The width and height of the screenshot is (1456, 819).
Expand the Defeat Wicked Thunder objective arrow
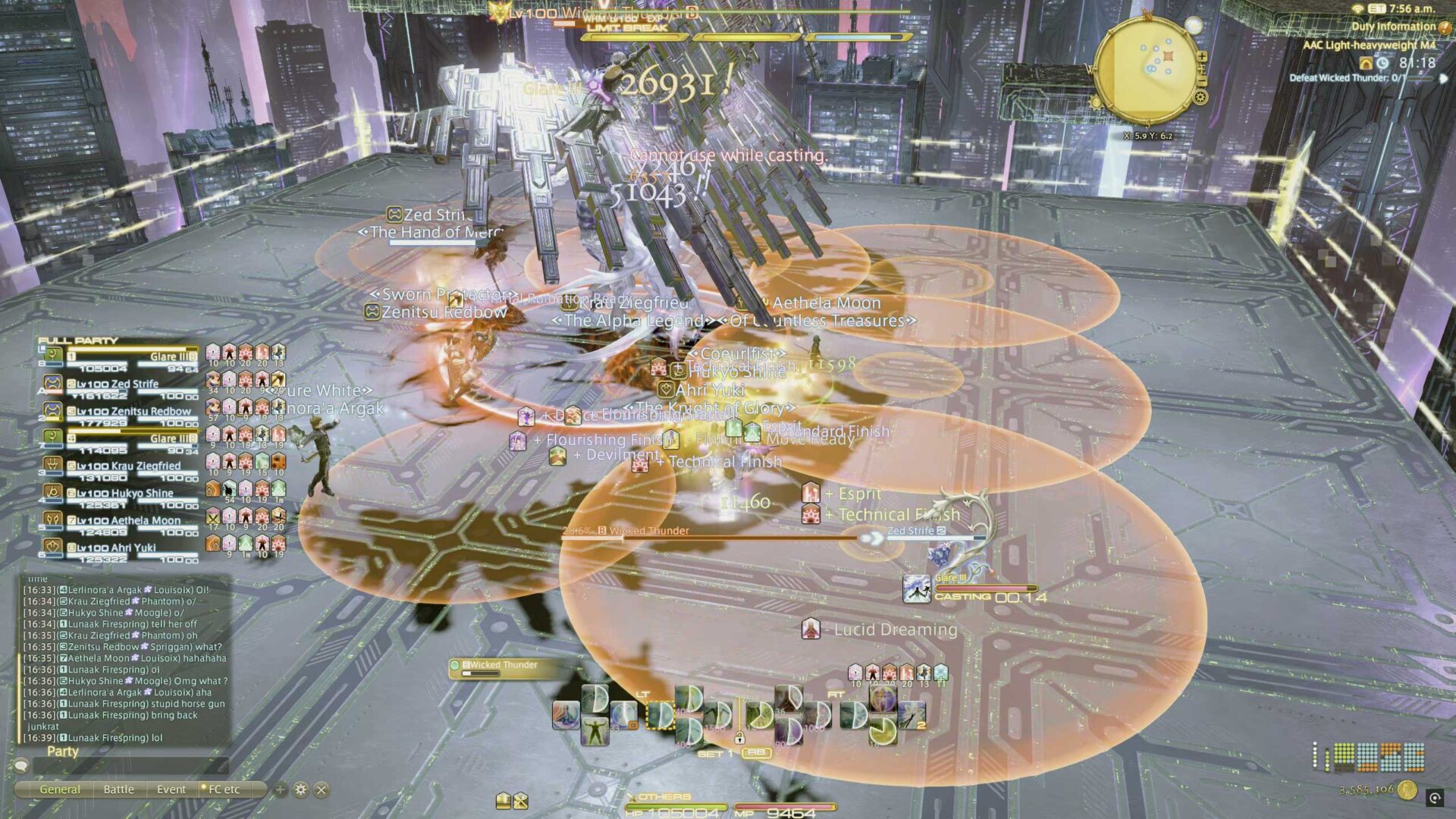click(1443, 80)
